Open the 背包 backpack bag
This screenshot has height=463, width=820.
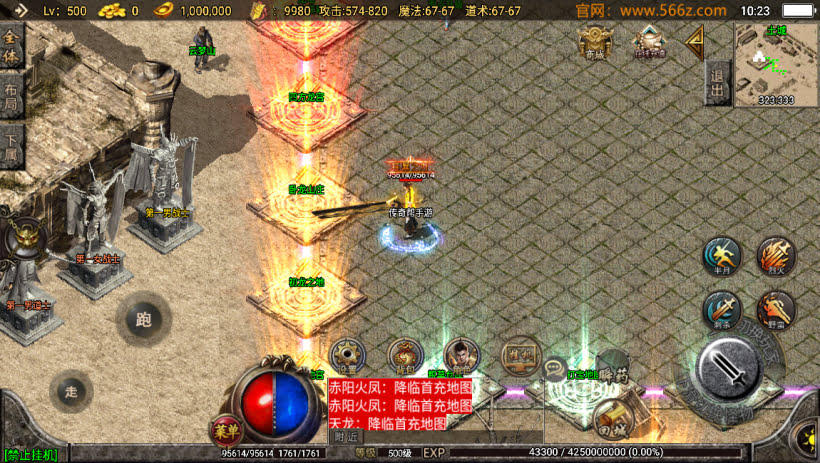[x=405, y=354]
